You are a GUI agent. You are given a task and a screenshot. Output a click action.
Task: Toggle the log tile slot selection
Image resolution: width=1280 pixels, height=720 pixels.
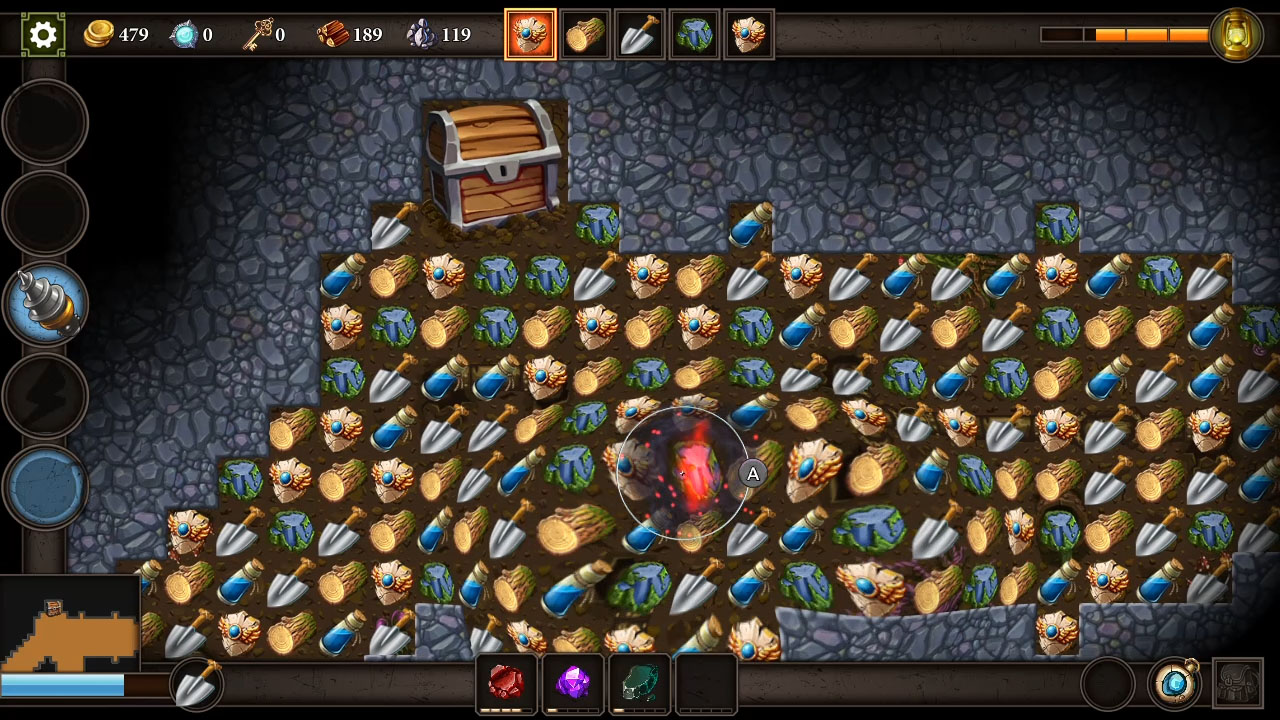click(585, 32)
